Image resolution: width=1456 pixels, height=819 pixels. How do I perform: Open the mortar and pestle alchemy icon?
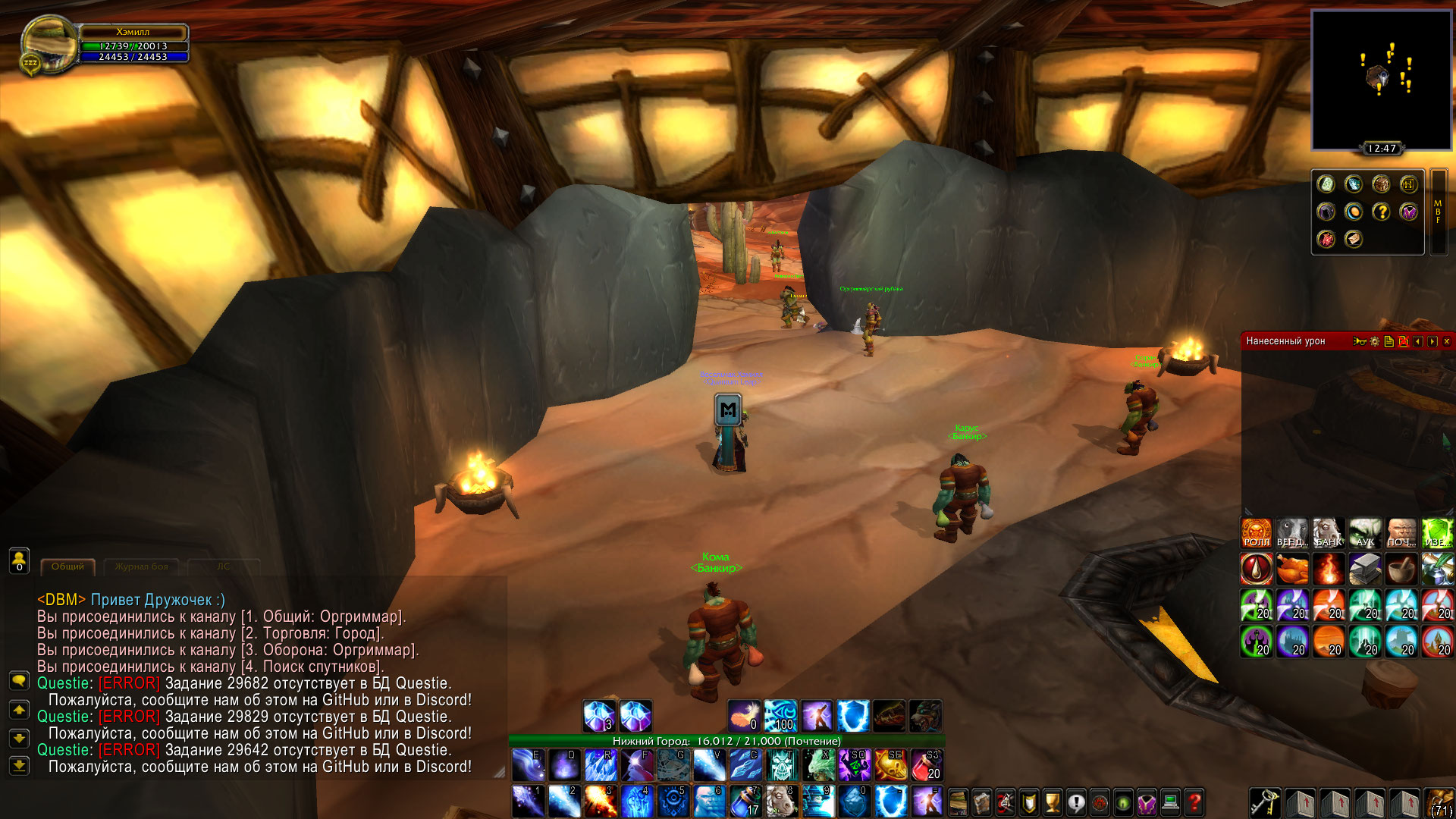tap(1401, 570)
